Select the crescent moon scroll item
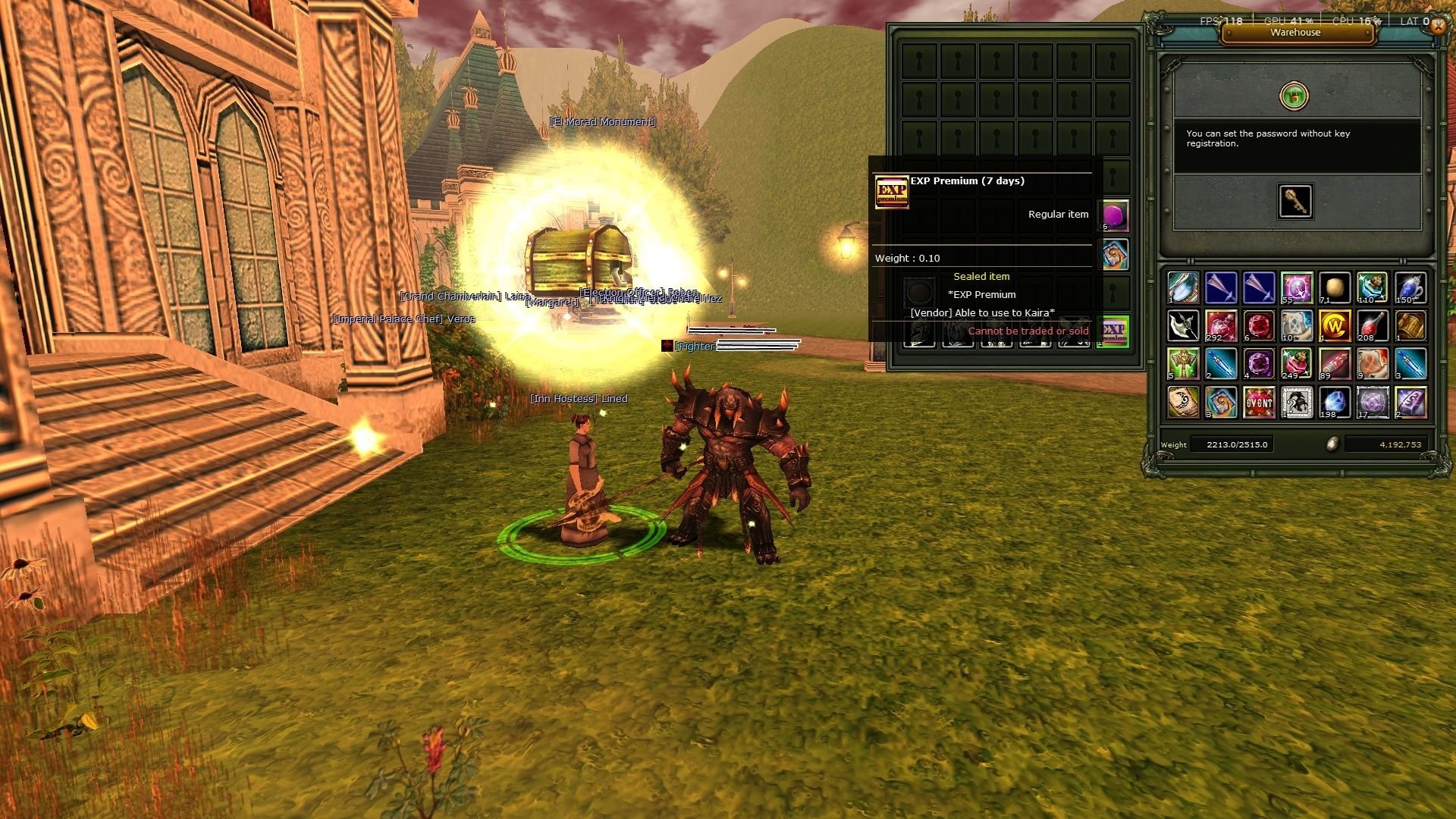Screen dimensions: 1456x819 click(1183, 403)
